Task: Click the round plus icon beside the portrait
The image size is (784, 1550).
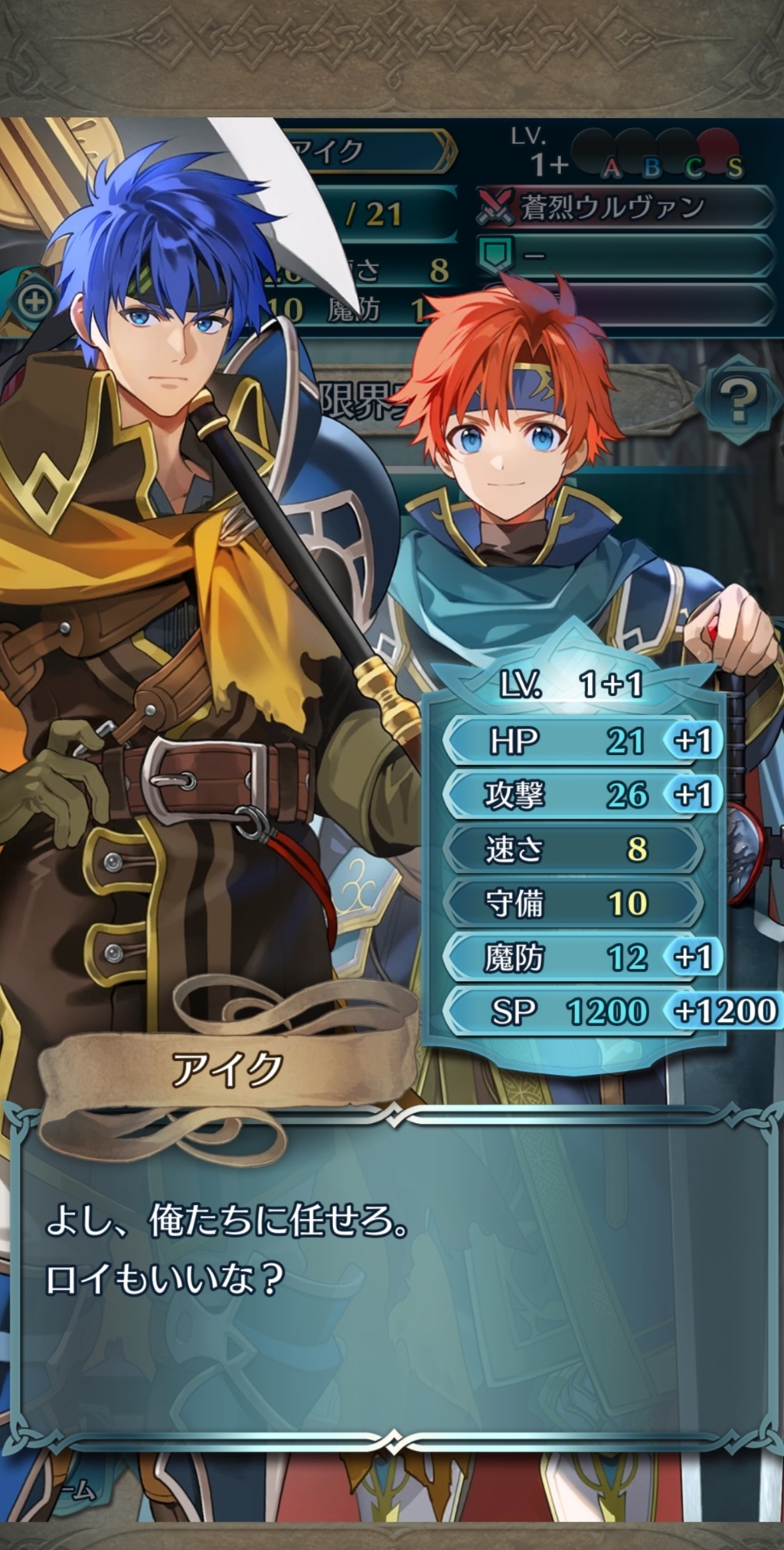Action: click(x=34, y=301)
